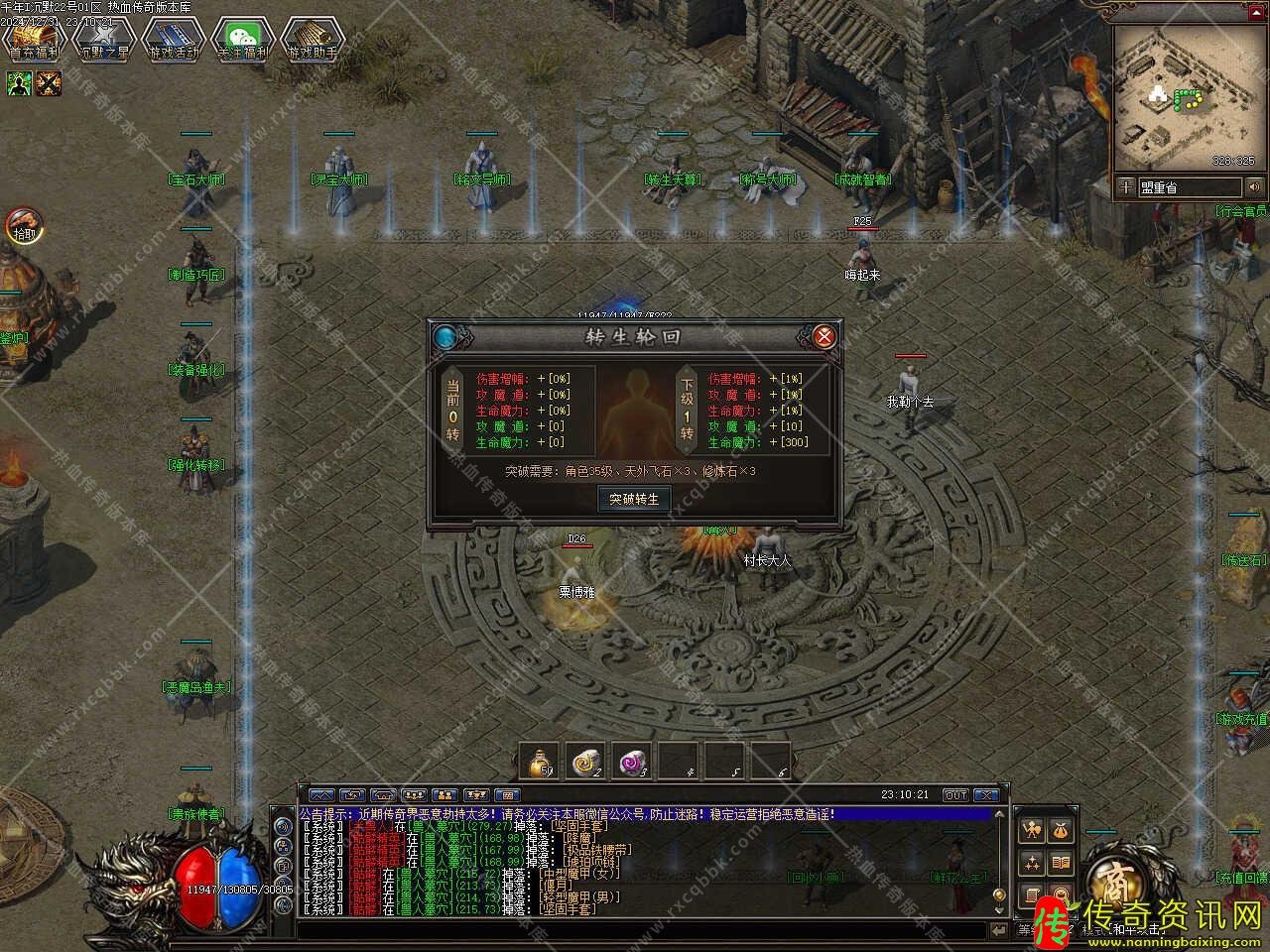
Task: Click the 拾取 pickup button
Action: (x=22, y=226)
